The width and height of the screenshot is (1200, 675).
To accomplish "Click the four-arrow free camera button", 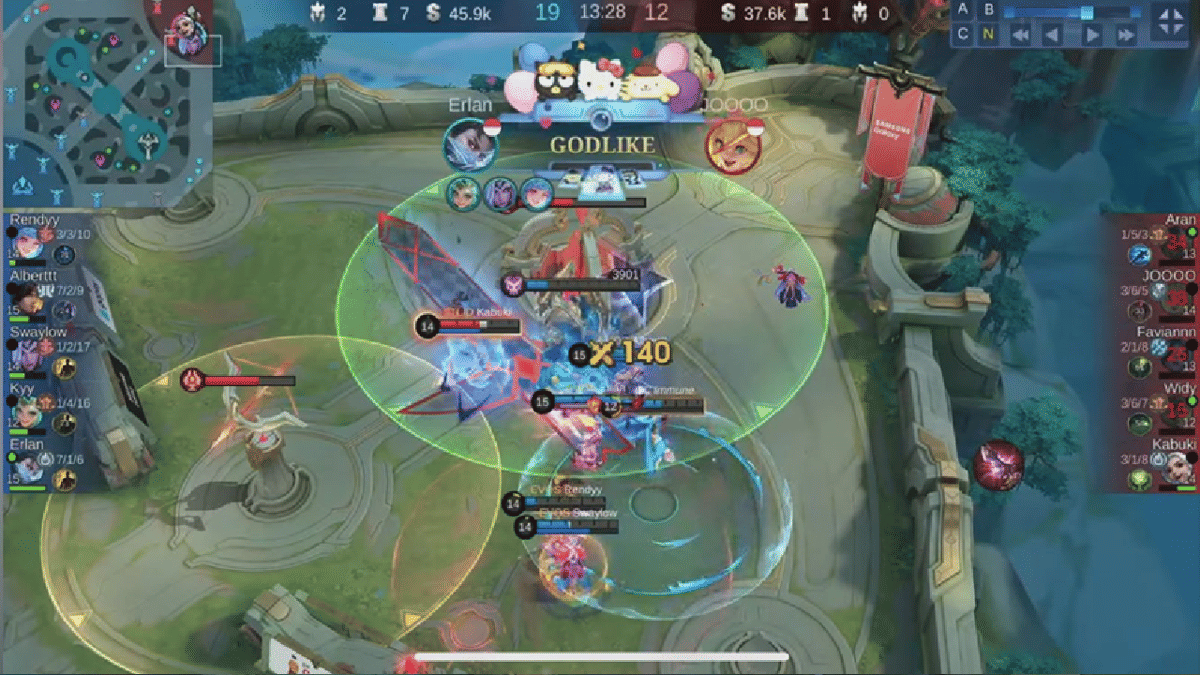I will click(x=1170, y=22).
